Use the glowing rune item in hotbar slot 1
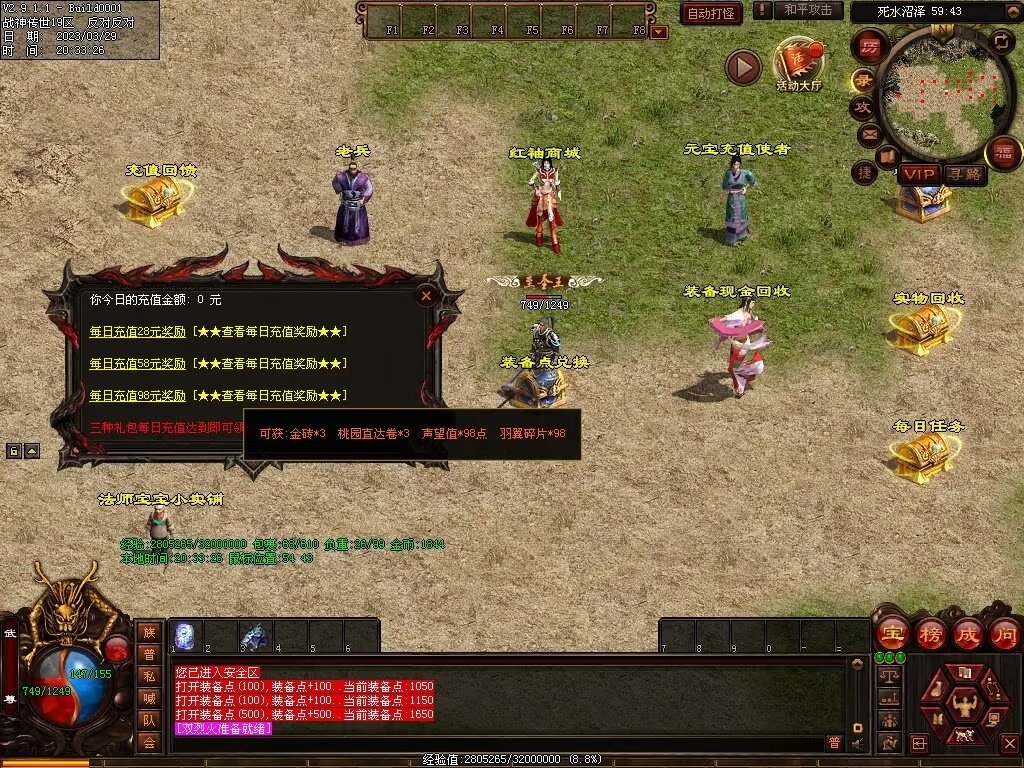1024x768 pixels. pos(185,635)
